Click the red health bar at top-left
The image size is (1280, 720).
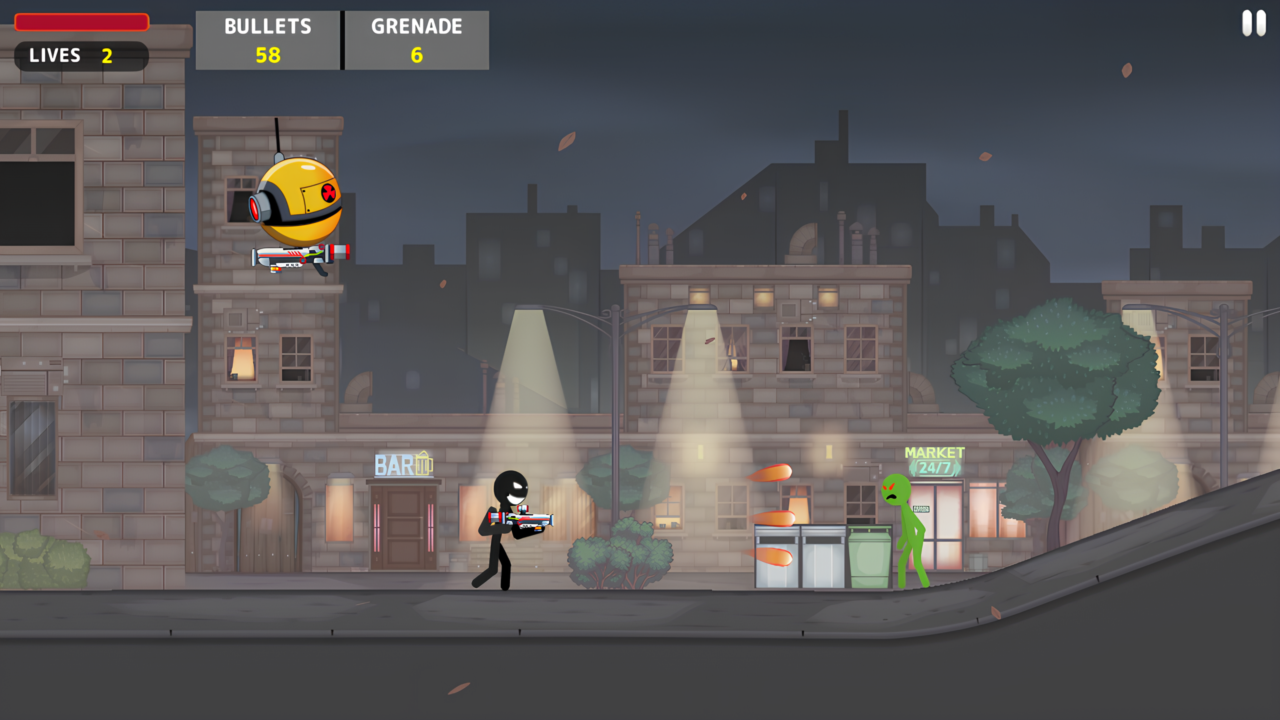coord(80,21)
